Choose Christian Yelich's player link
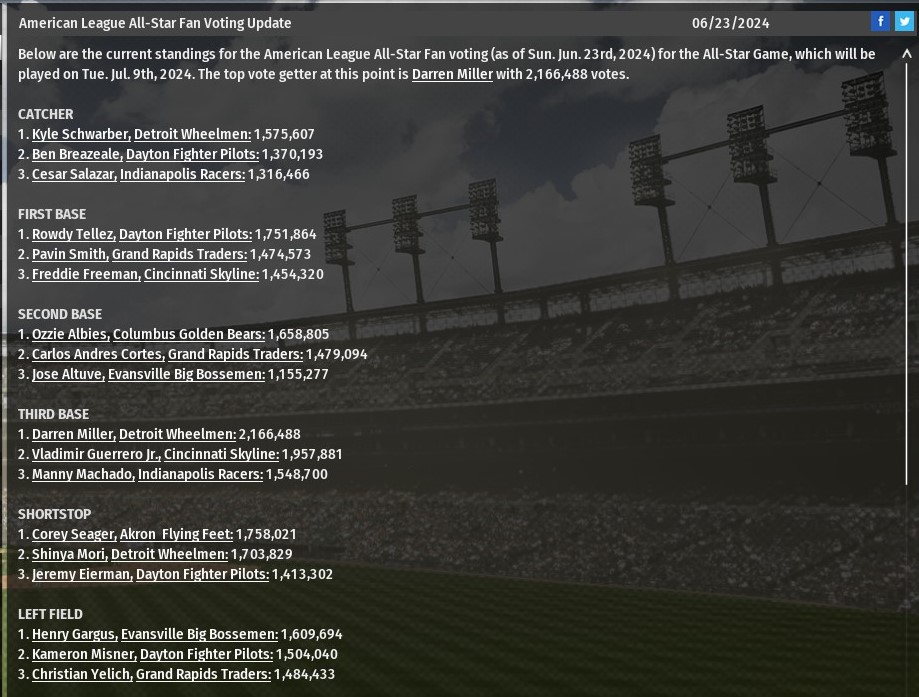 (81, 674)
